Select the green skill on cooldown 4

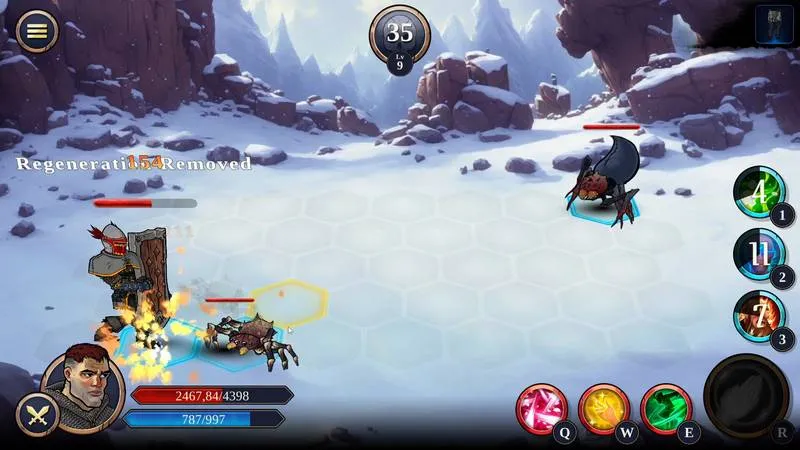pyautogui.click(x=759, y=191)
